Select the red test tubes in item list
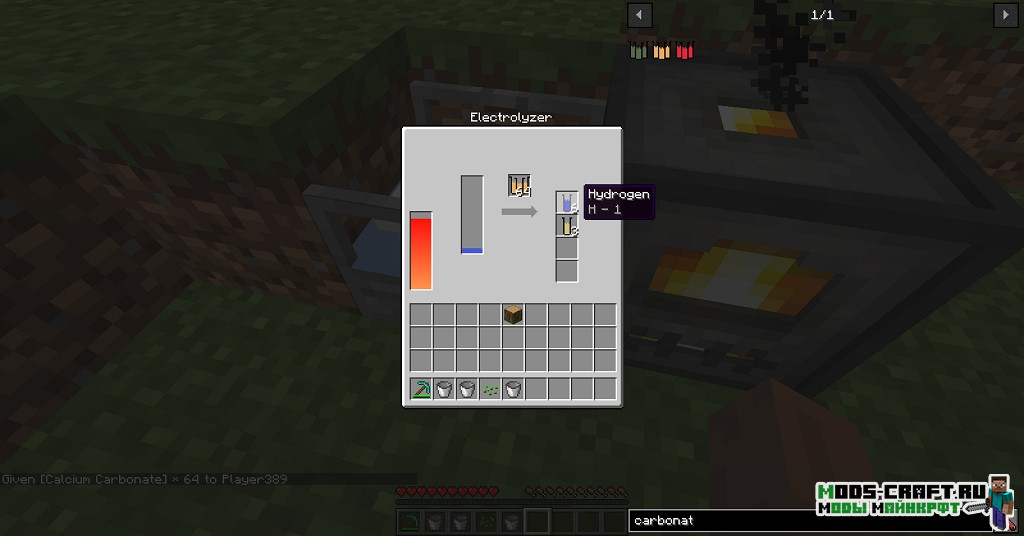Screen dimensions: 1024x536 tap(684, 50)
